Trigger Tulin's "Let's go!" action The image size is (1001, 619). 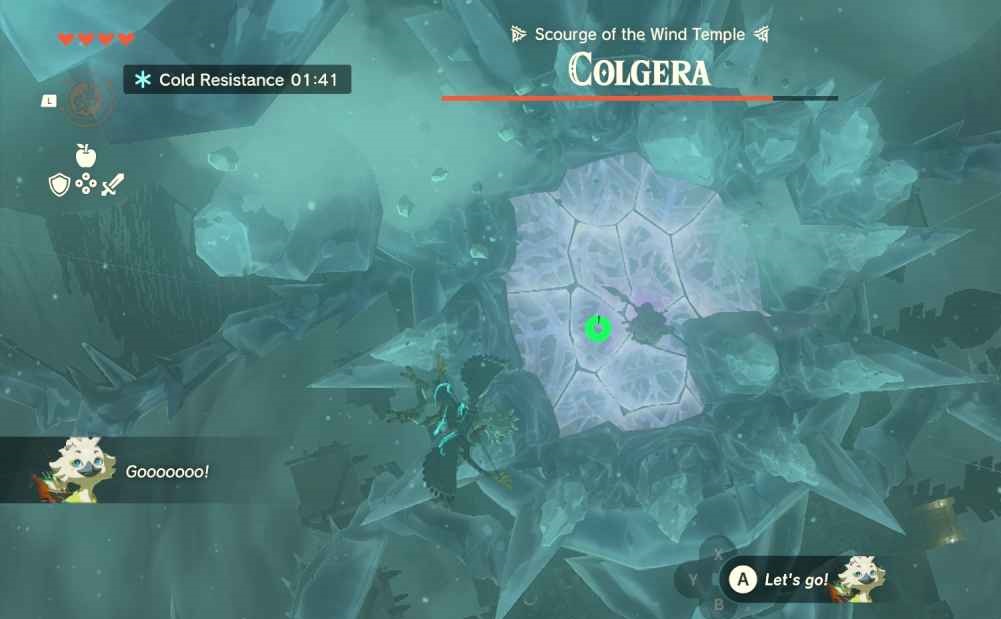coord(742,579)
